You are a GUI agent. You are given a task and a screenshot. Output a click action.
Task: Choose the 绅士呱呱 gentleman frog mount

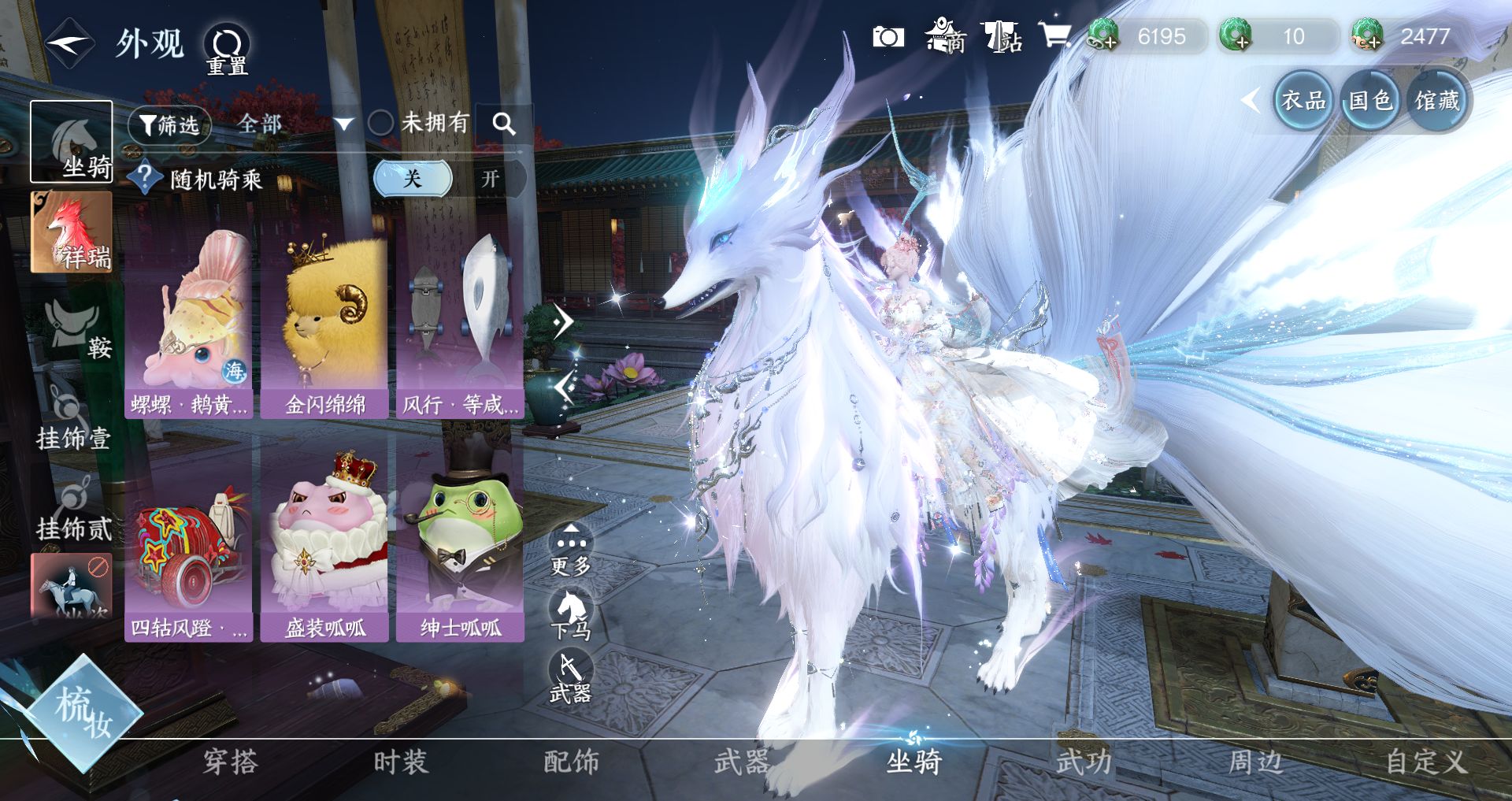460,545
